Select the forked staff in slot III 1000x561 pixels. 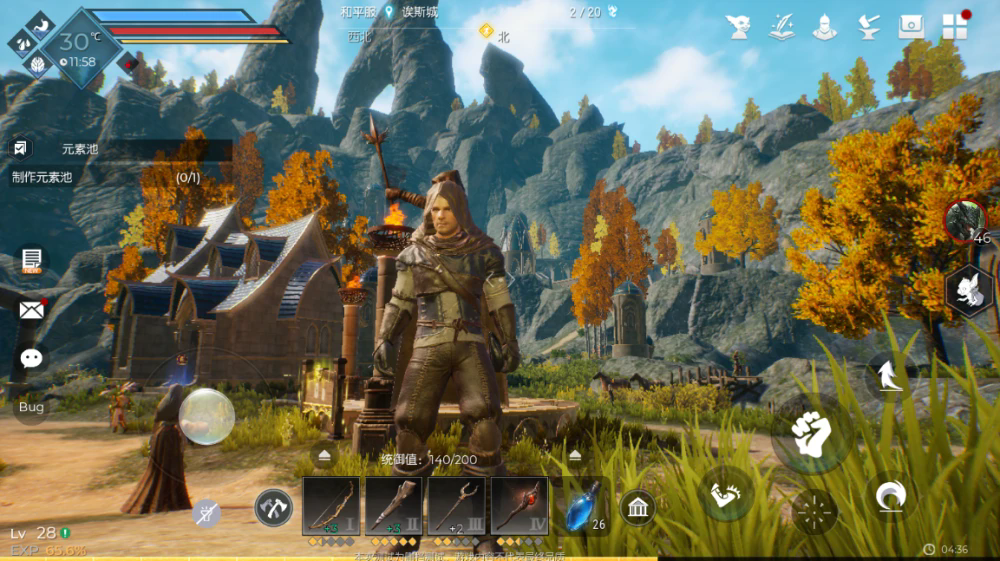pyautogui.click(x=456, y=506)
